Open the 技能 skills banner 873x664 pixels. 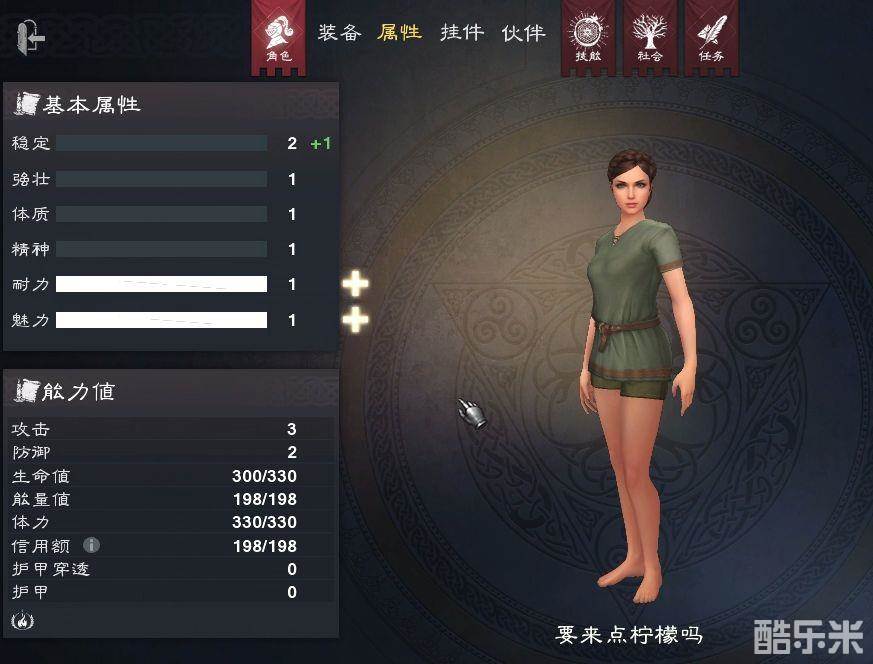click(x=587, y=37)
